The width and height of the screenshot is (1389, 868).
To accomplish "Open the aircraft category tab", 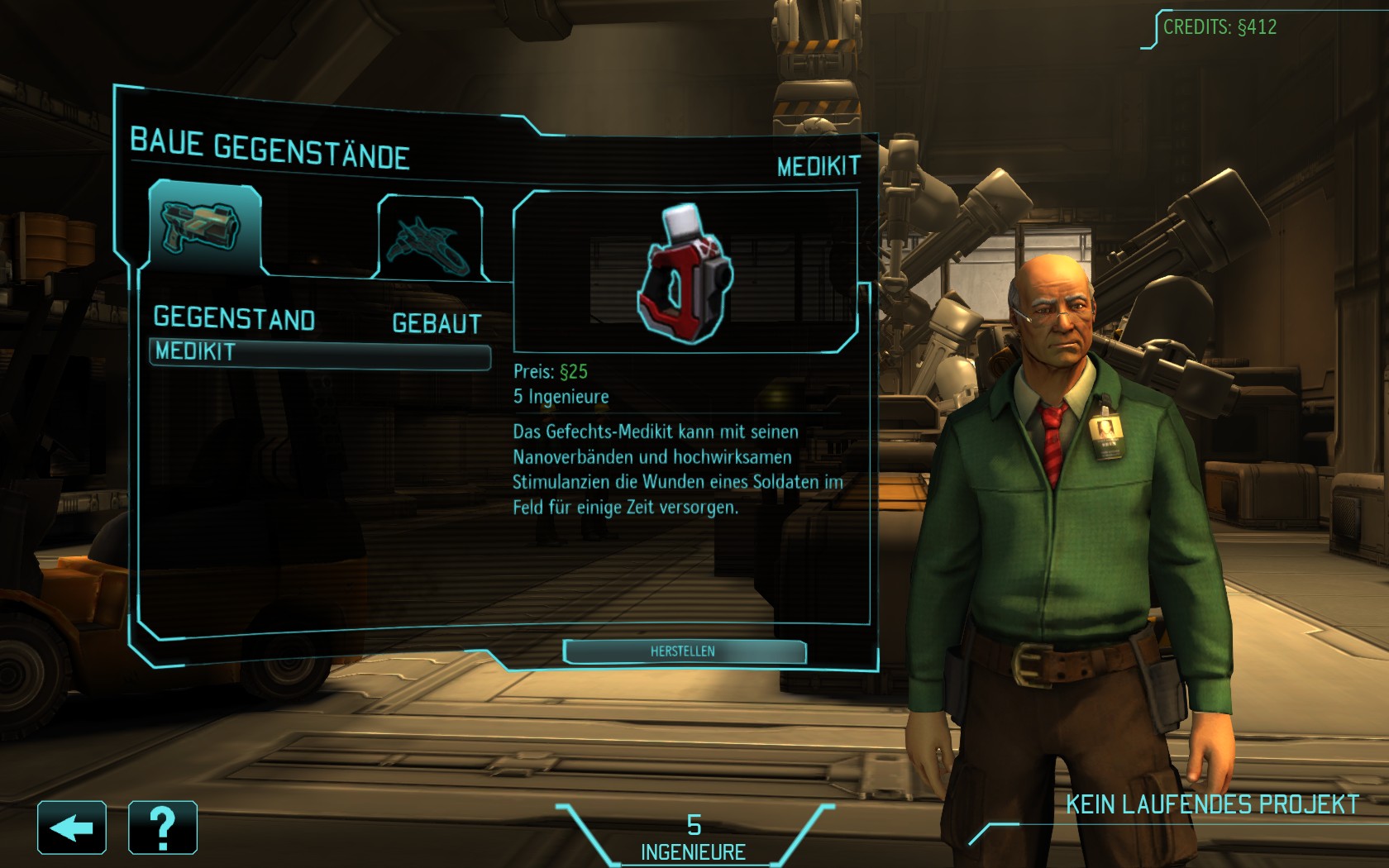I will point(430,237).
